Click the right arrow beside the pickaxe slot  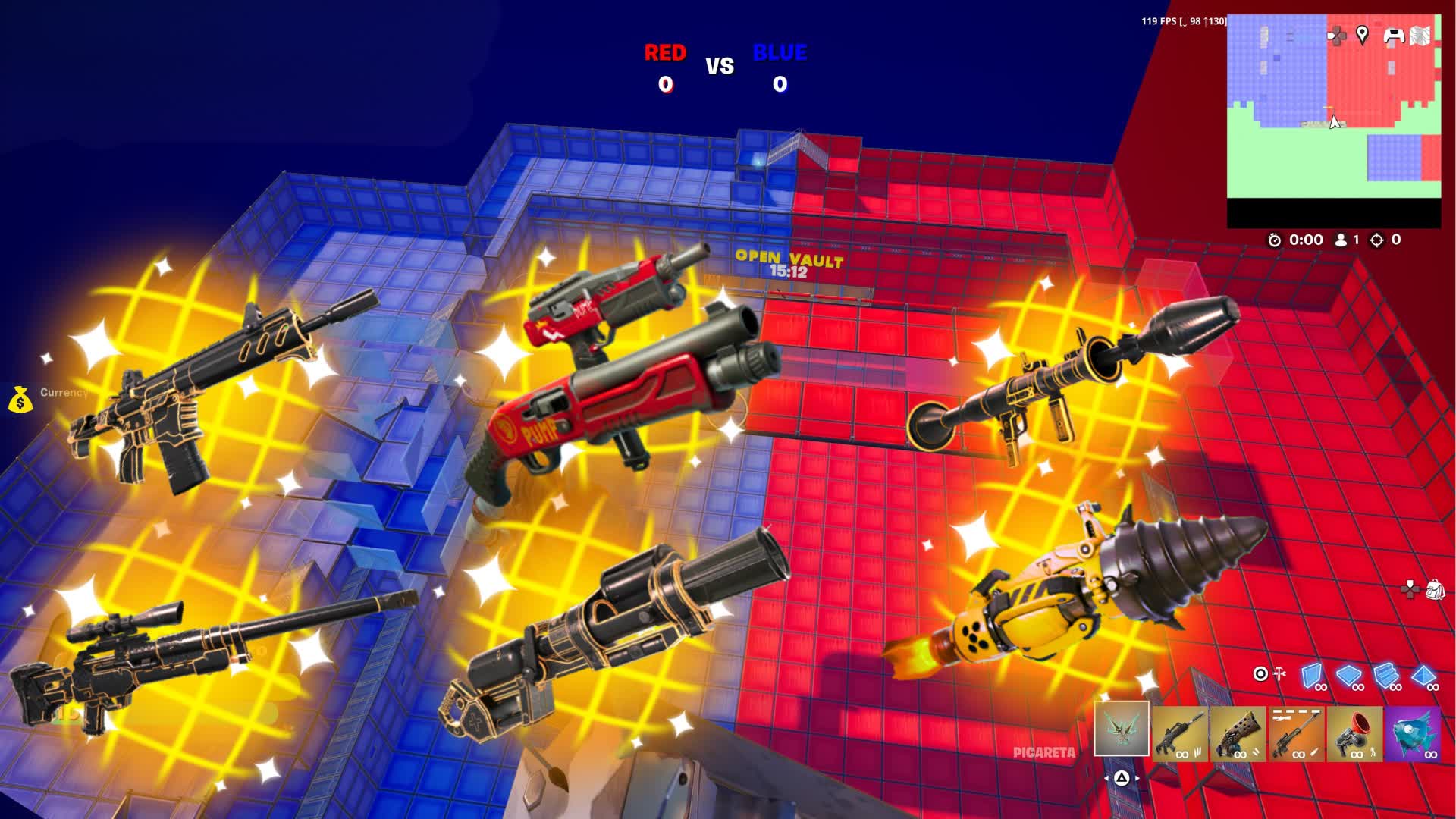(1137, 778)
